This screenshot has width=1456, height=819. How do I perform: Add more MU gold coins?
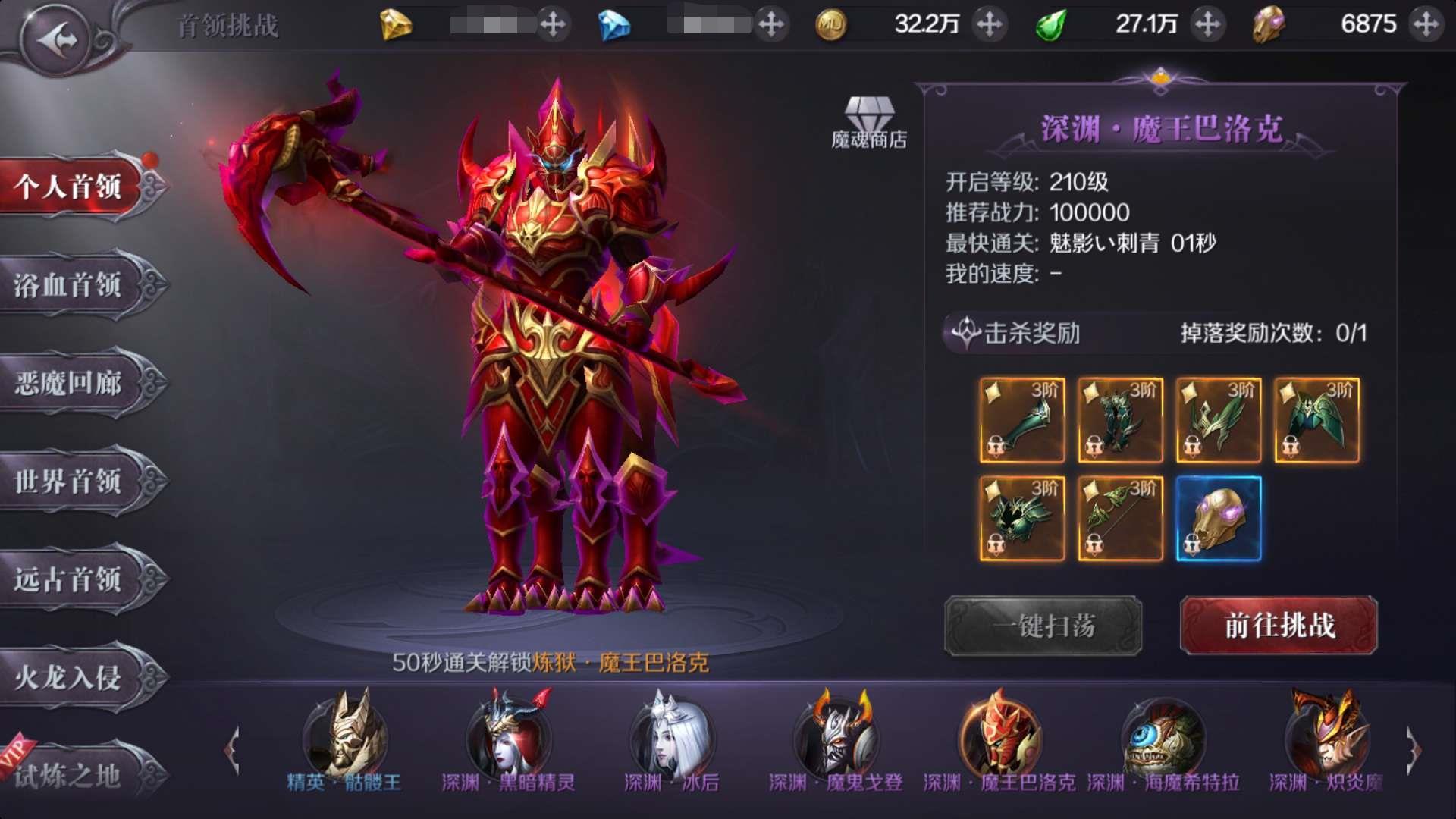[x=990, y=24]
